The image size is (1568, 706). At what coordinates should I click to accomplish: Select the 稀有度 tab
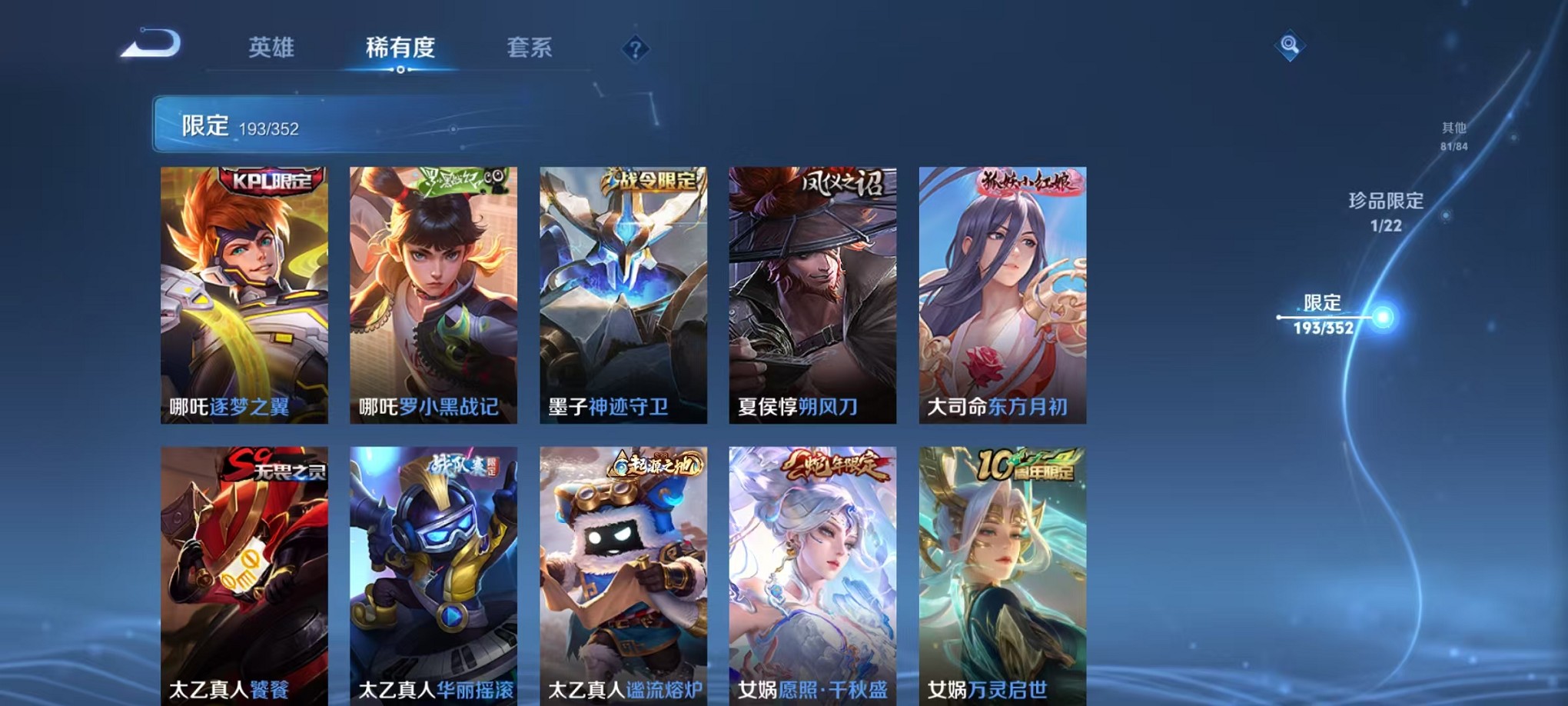coord(401,48)
